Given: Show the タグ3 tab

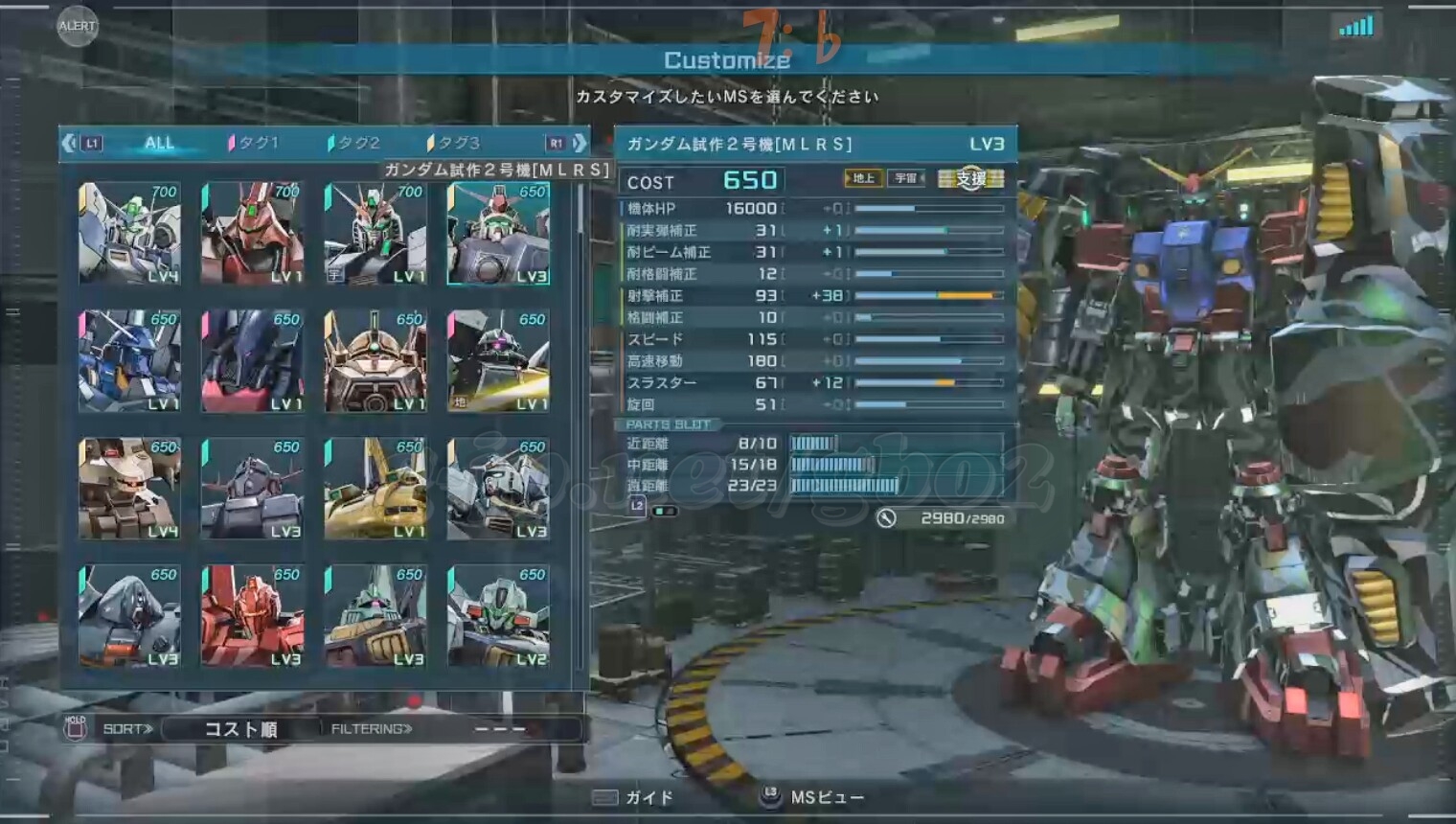Looking at the screenshot, I should pyautogui.click(x=456, y=144).
